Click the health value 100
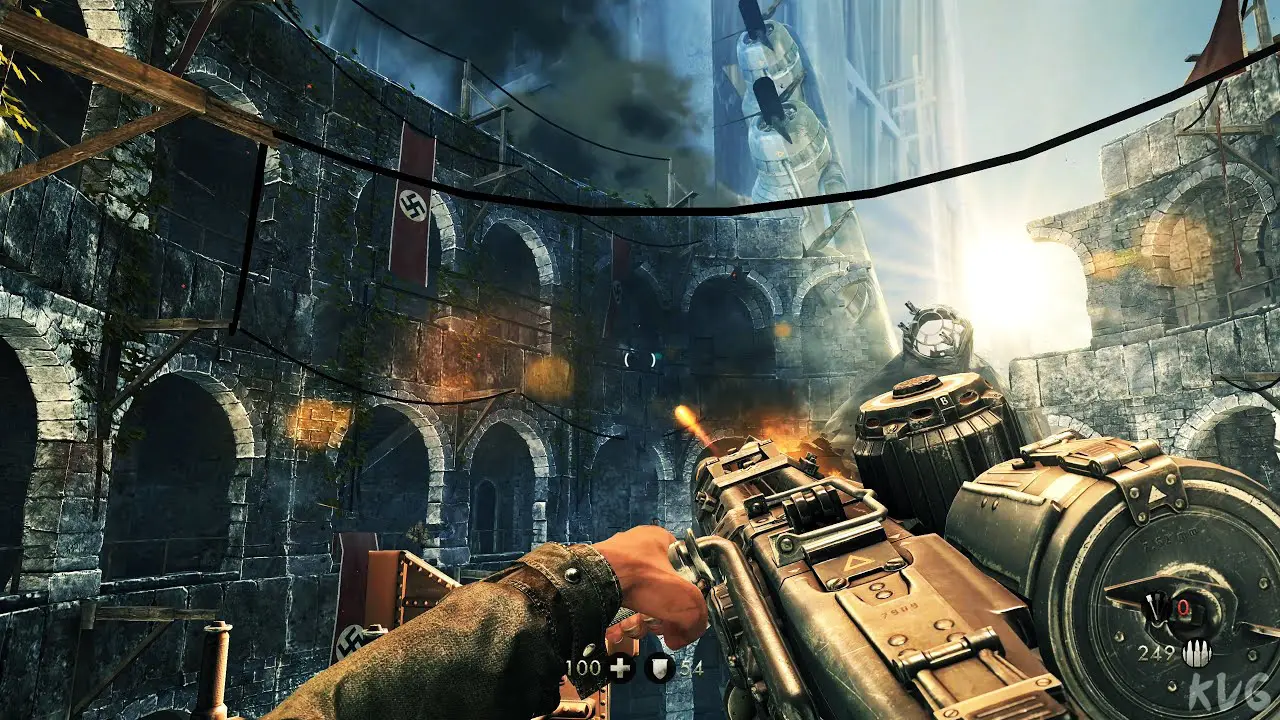The height and width of the screenshot is (720, 1280). point(583,666)
